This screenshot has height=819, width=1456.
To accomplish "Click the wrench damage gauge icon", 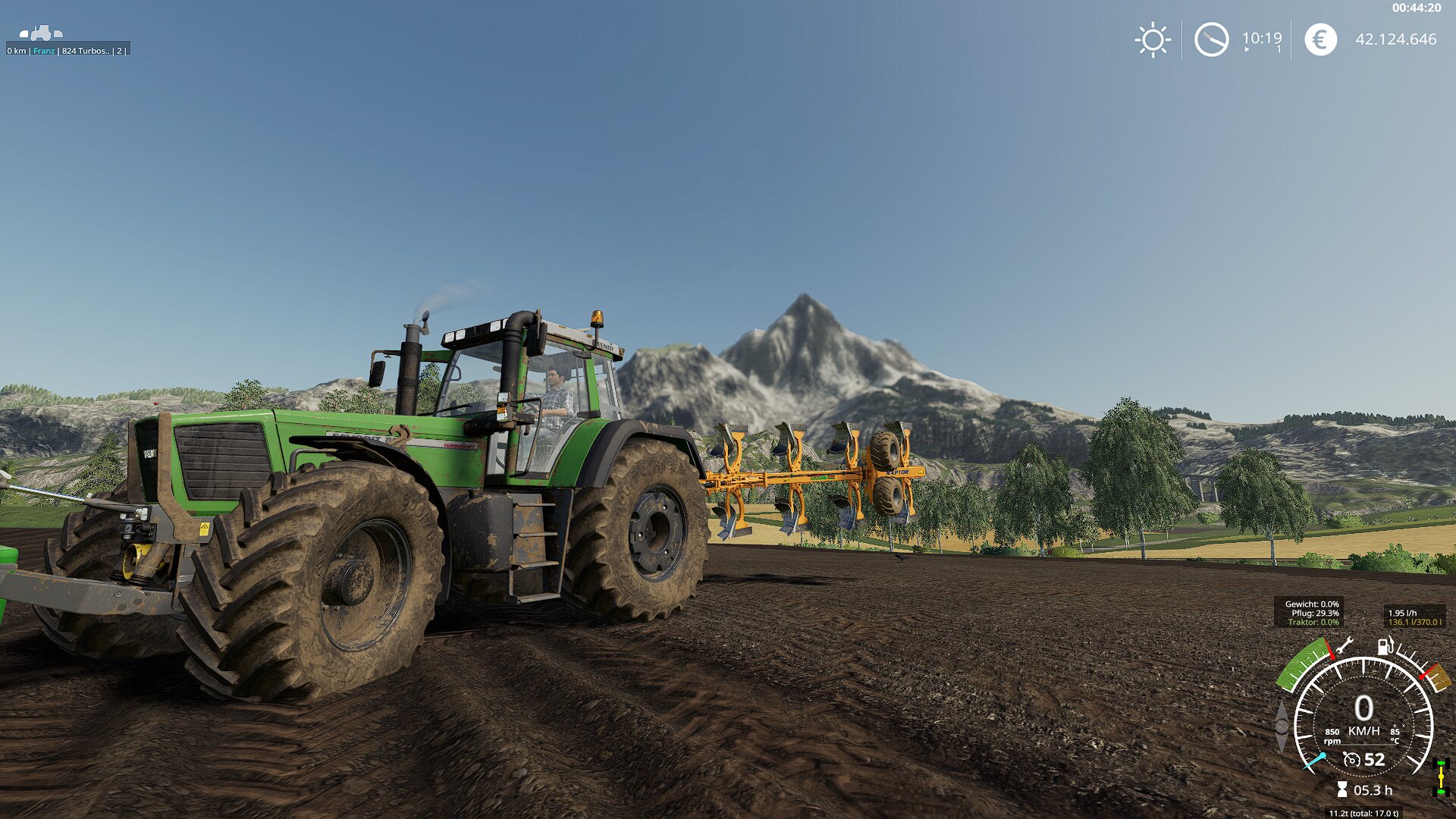I will 1345,646.
